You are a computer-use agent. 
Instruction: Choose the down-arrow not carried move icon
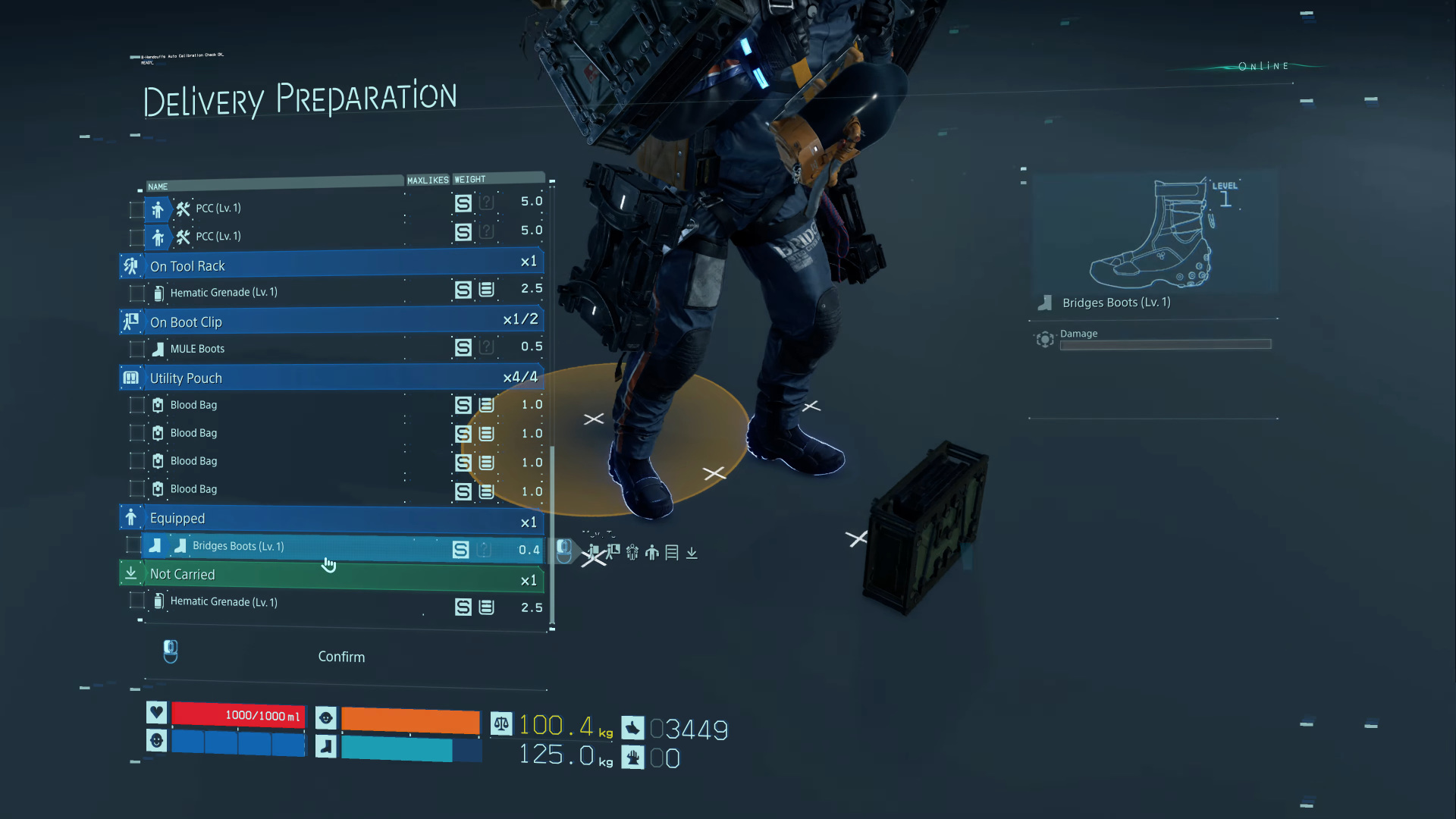[x=692, y=553]
